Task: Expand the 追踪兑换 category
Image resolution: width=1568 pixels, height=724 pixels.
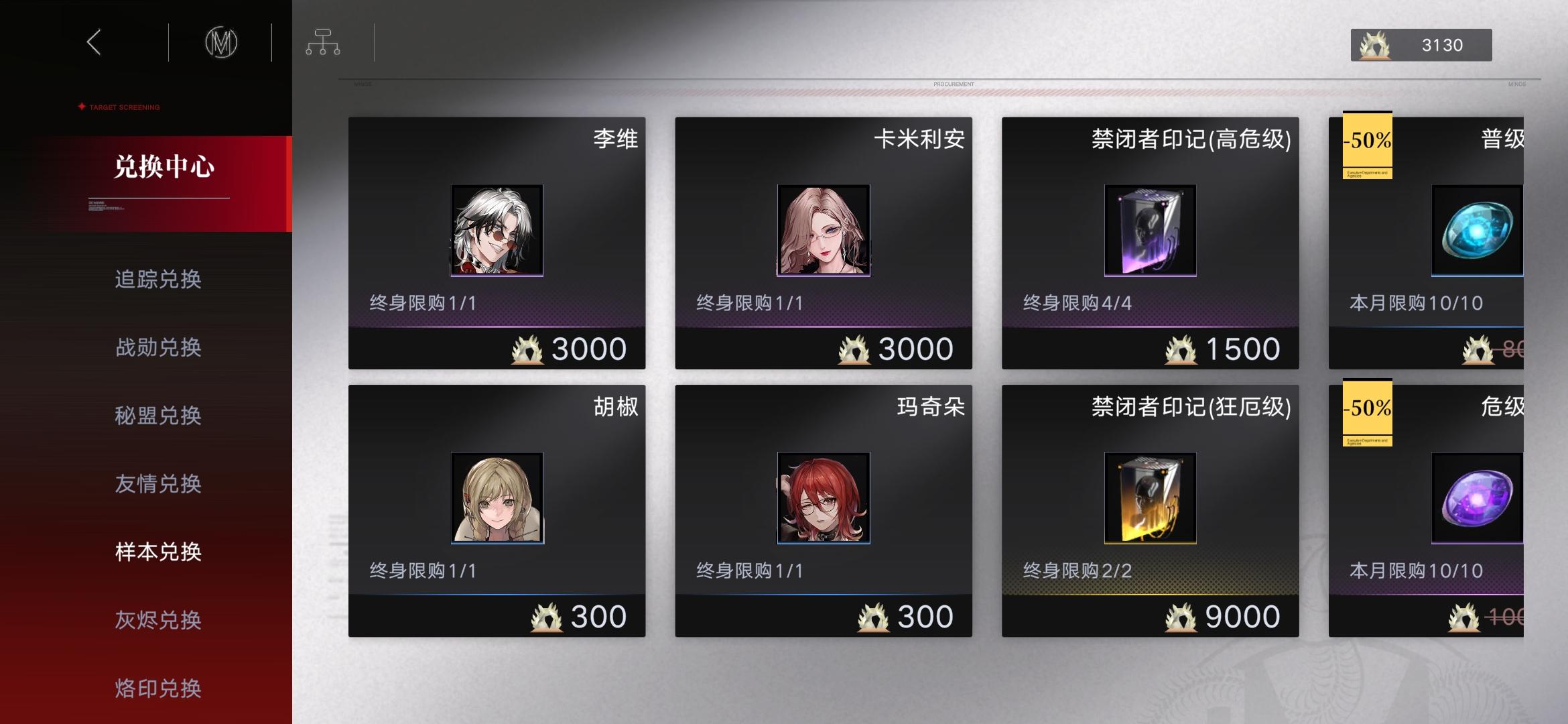Action: tap(159, 281)
